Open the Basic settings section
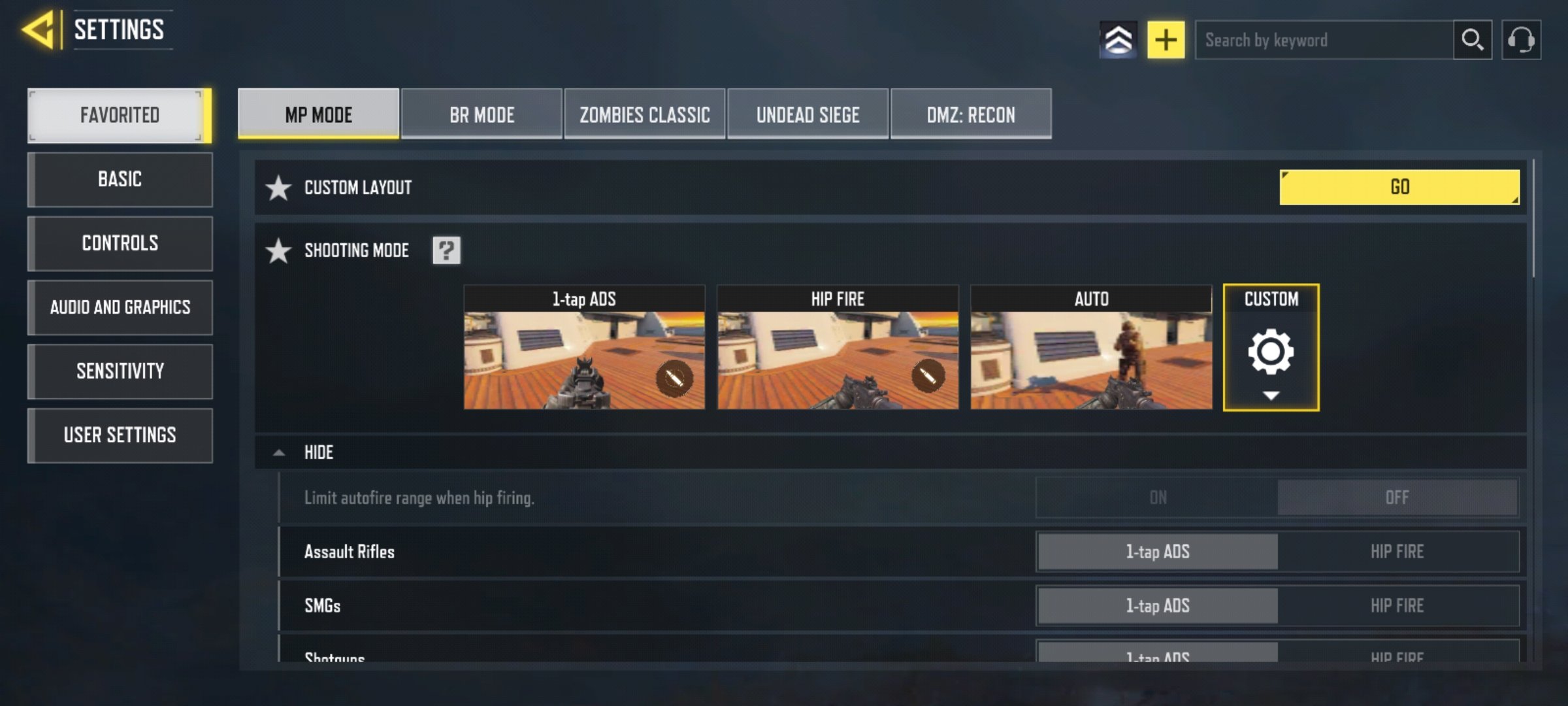The width and height of the screenshot is (1568, 706). coord(120,179)
